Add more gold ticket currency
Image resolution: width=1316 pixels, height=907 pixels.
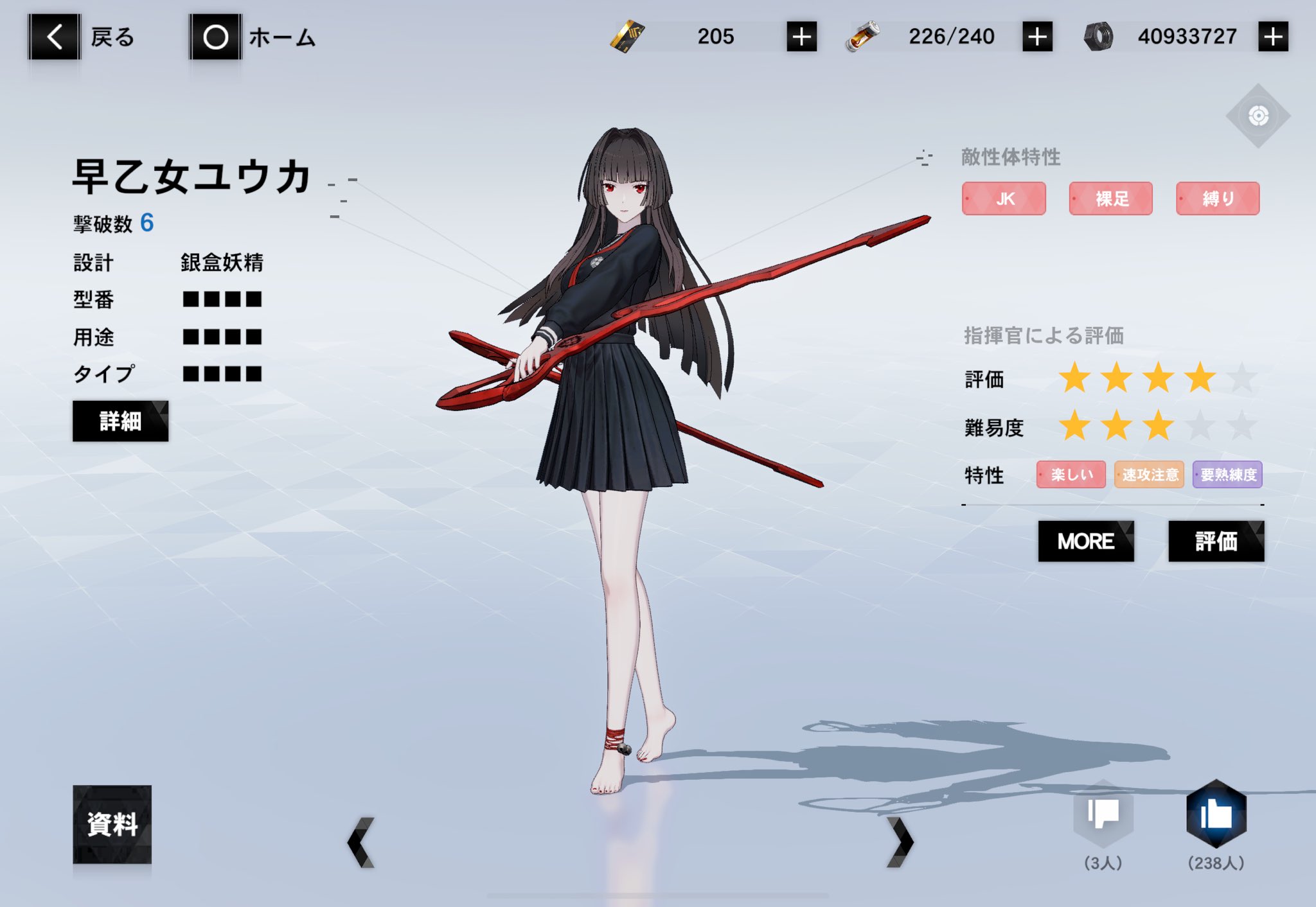pyautogui.click(x=801, y=37)
